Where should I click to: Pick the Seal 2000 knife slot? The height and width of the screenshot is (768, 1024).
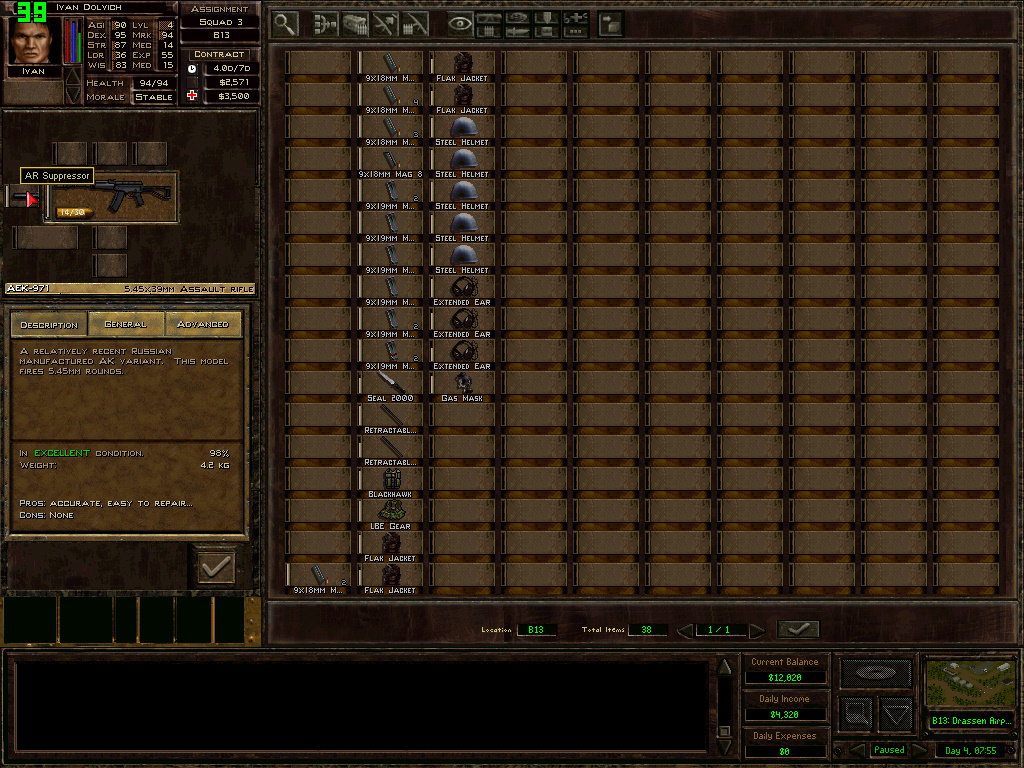pos(389,386)
